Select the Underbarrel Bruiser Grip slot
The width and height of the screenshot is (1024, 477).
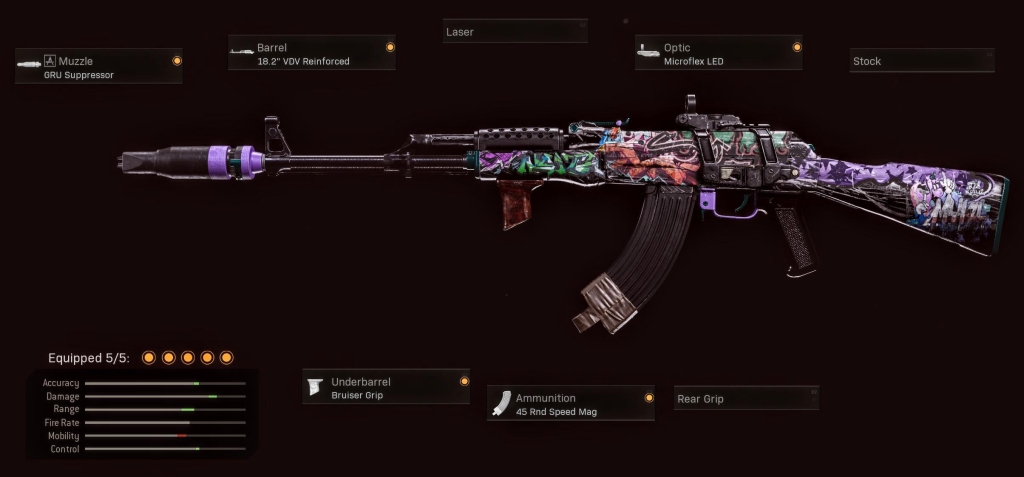pyautogui.click(x=386, y=388)
